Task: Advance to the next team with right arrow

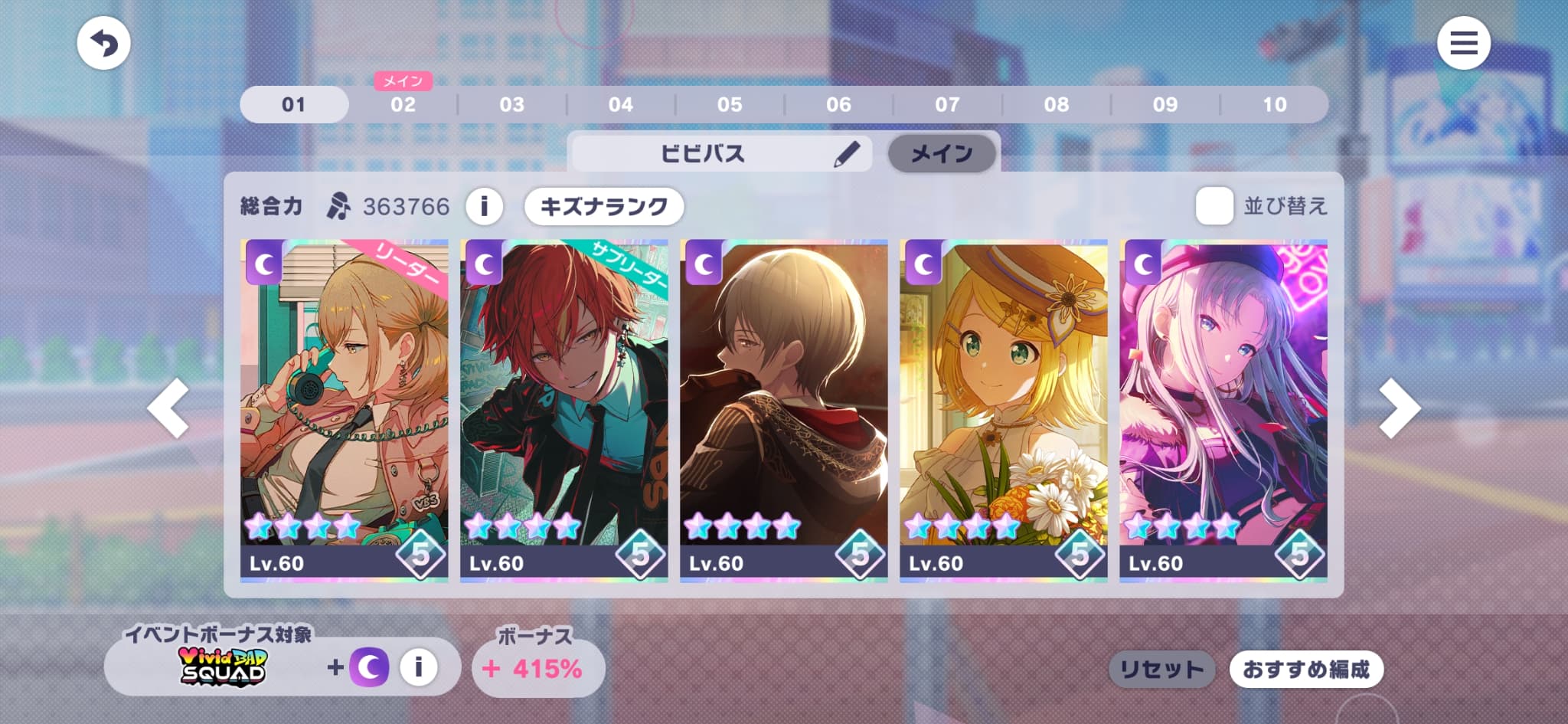Action: (1399, 408)
